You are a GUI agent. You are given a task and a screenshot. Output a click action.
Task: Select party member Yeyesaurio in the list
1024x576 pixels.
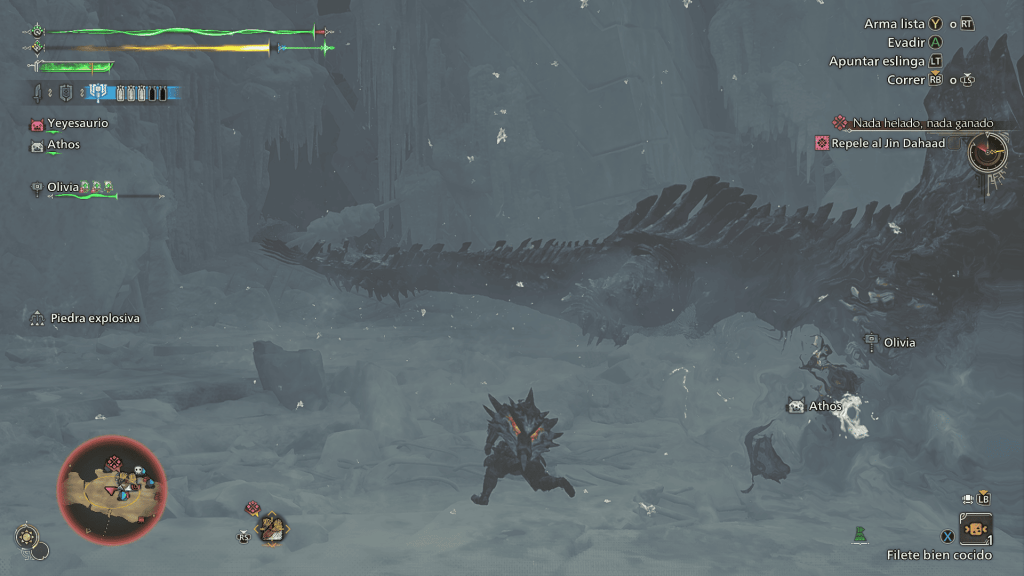(x=77, y=124)
